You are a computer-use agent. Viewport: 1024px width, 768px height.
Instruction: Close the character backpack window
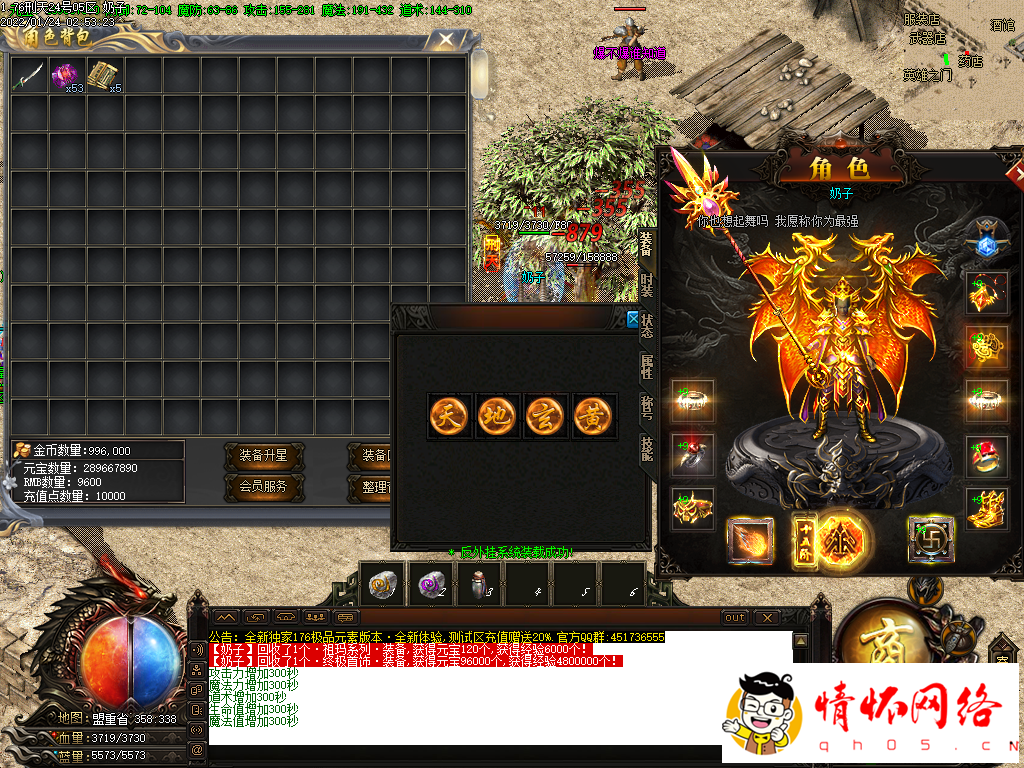(x=445, y=40)
